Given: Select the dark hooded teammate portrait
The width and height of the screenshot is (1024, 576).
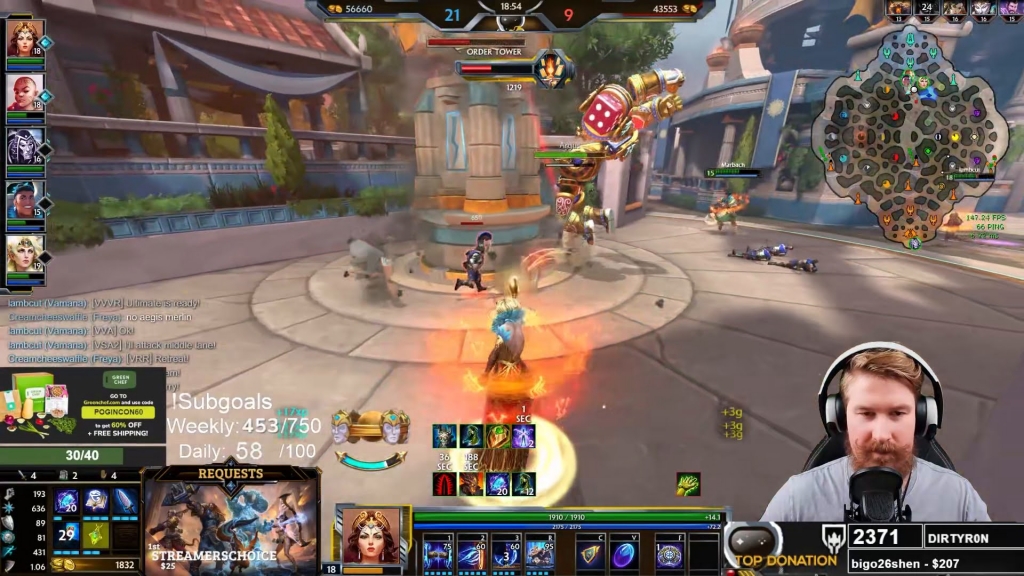Looking at the screenshot, I should point(24,146).
